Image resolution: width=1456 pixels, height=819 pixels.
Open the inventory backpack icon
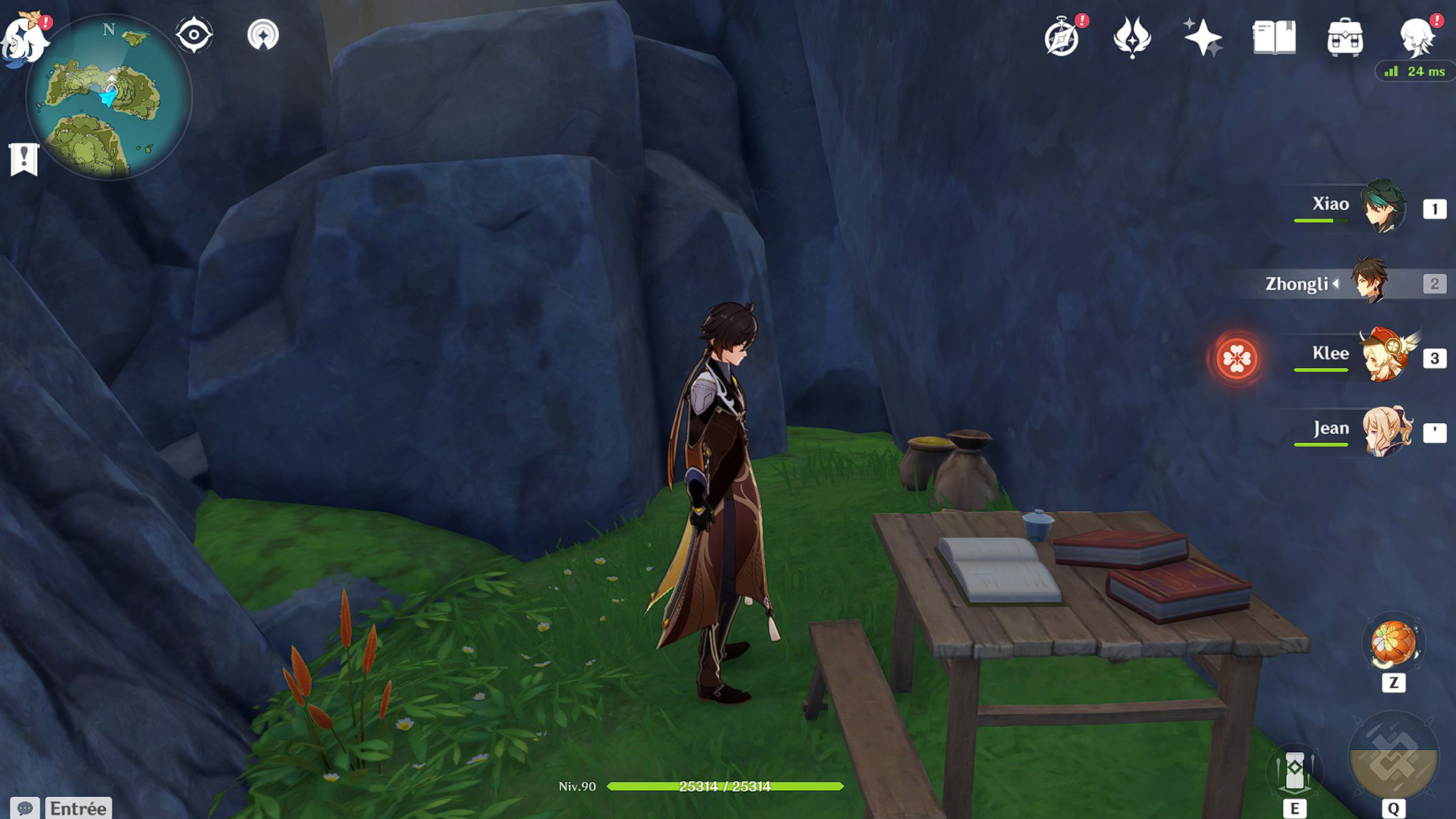coord(1345,36)
